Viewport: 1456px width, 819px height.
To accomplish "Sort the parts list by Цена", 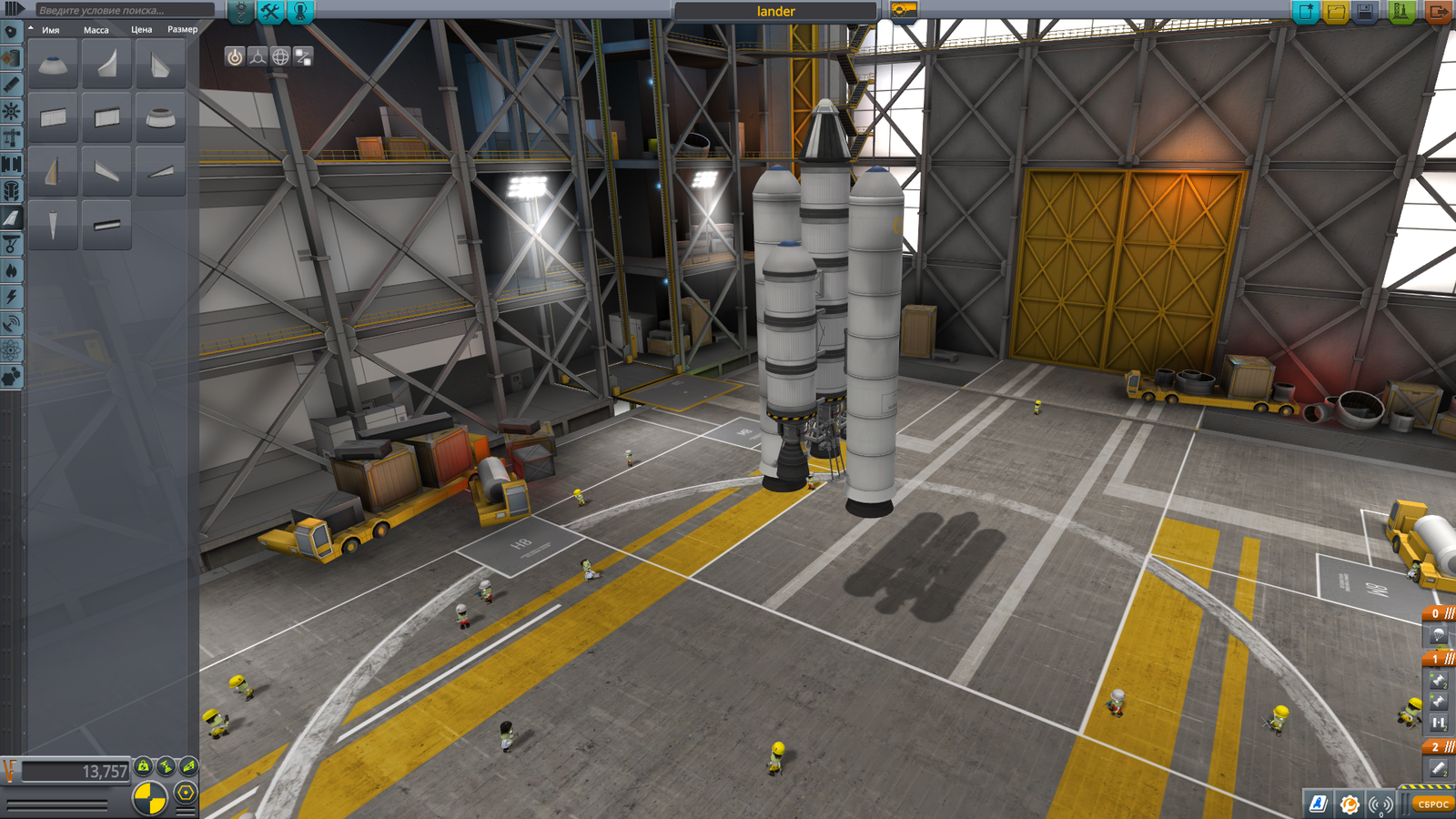I will click(141, 30).
